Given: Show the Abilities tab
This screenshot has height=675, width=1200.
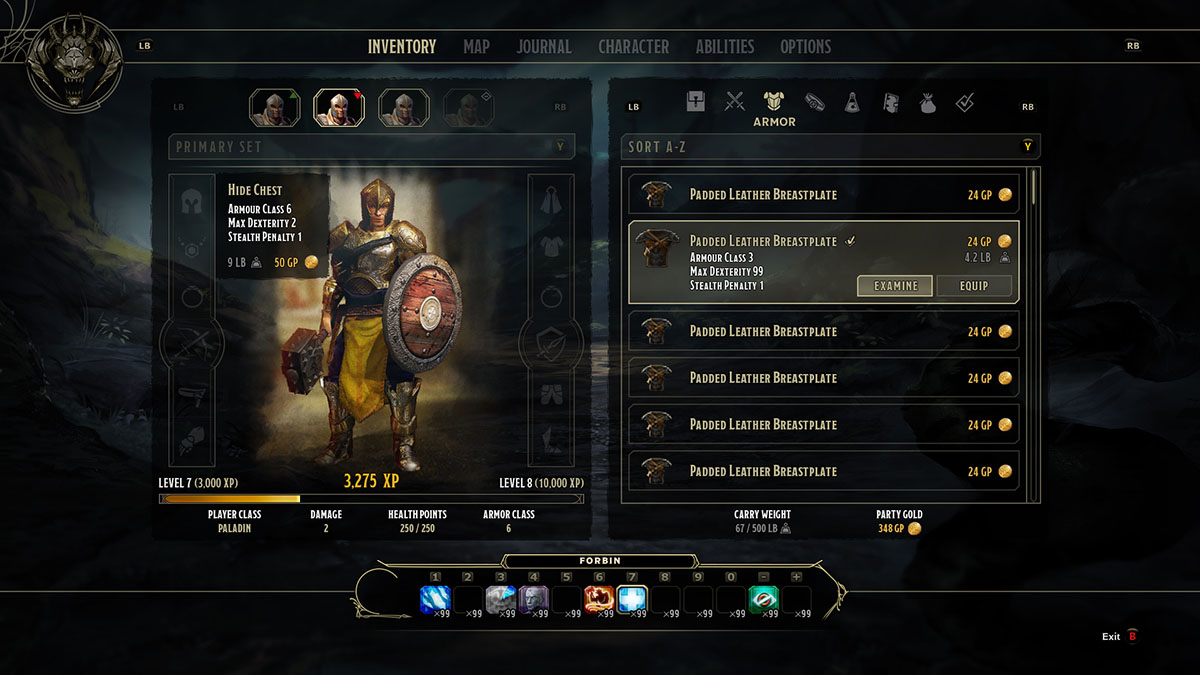Looking at the screenshot, I should (x=725, y=46).
